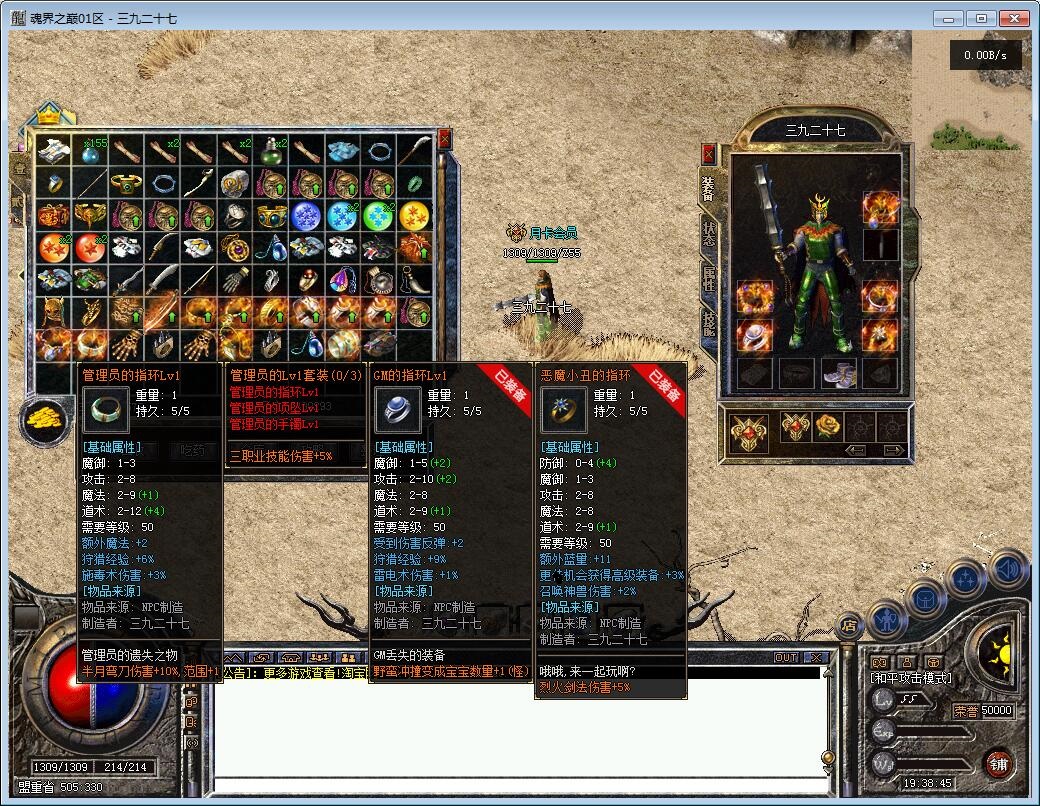Open the bag icon HUD button
The image size is (1040, 806).
click(928, 598)
